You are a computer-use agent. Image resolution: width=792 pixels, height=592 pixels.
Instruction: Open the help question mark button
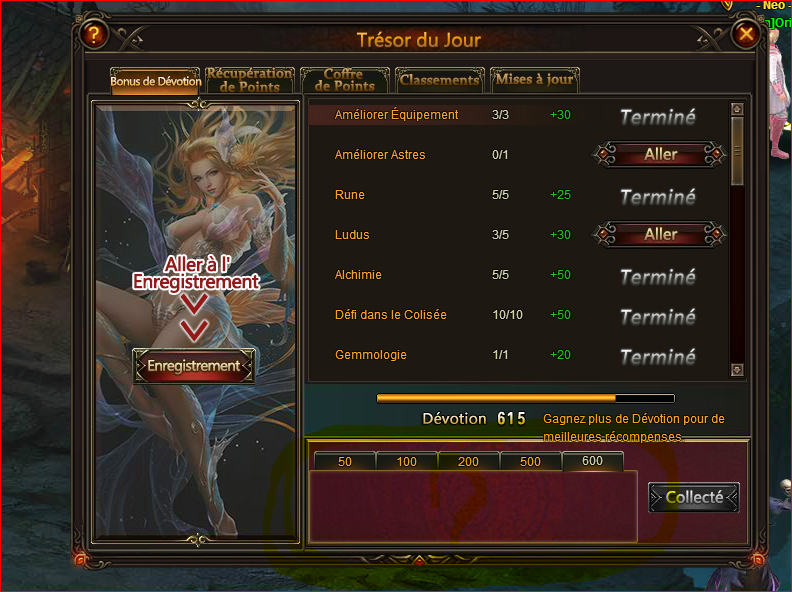(93, 35)
